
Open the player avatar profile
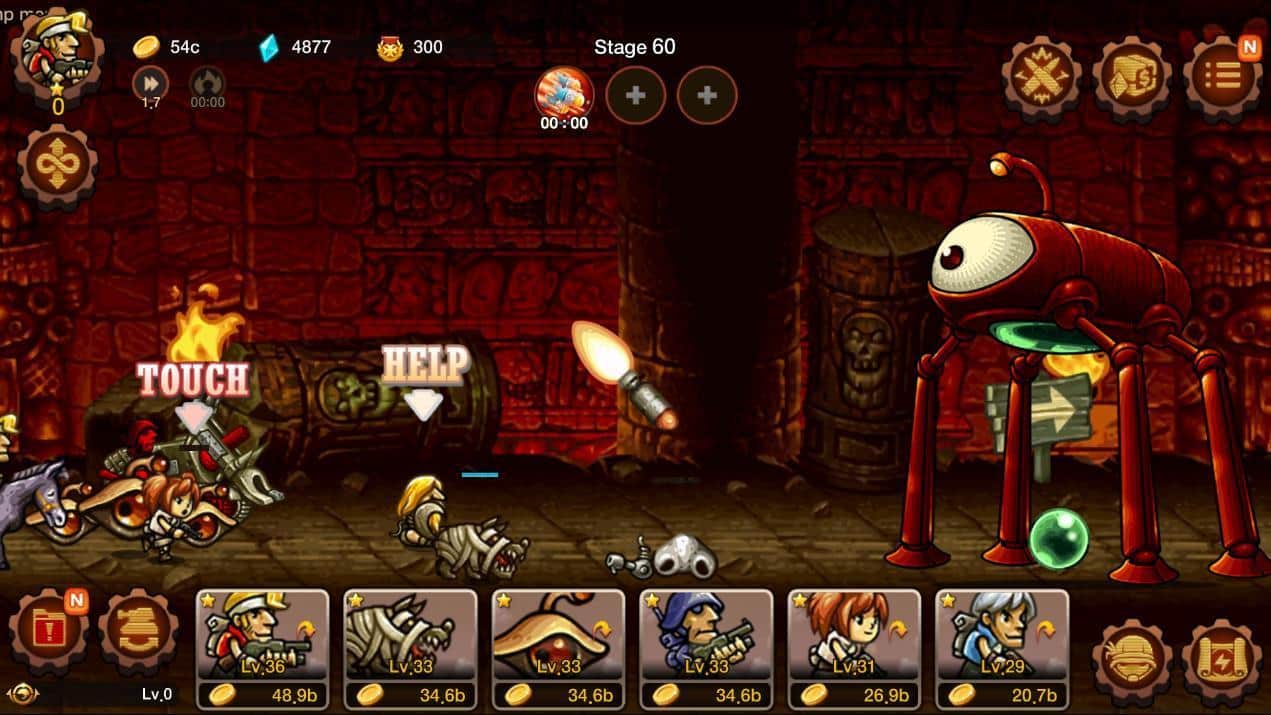click(x=56, y=50)
